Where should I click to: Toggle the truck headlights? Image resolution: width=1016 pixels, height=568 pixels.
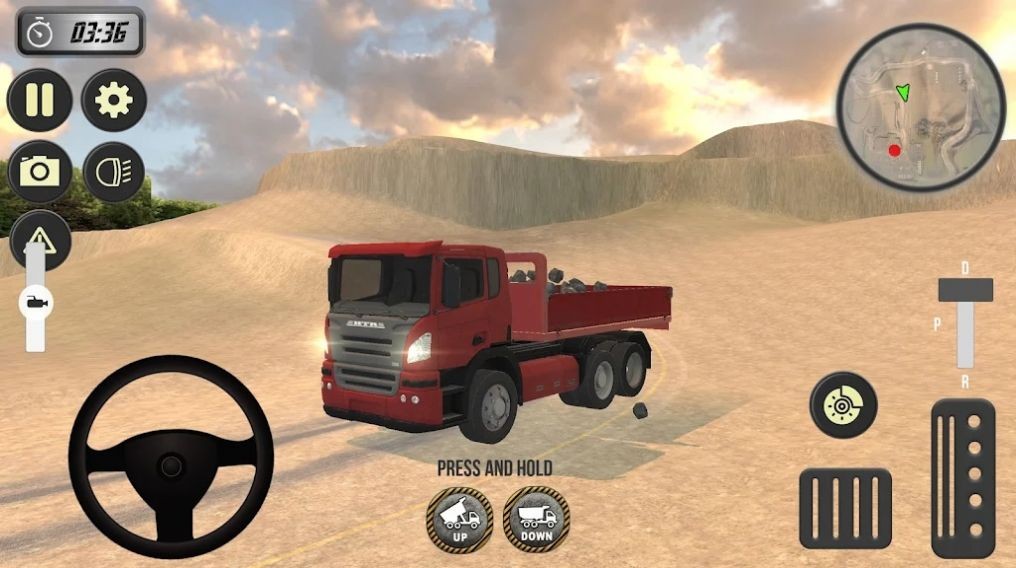point(114,172)
